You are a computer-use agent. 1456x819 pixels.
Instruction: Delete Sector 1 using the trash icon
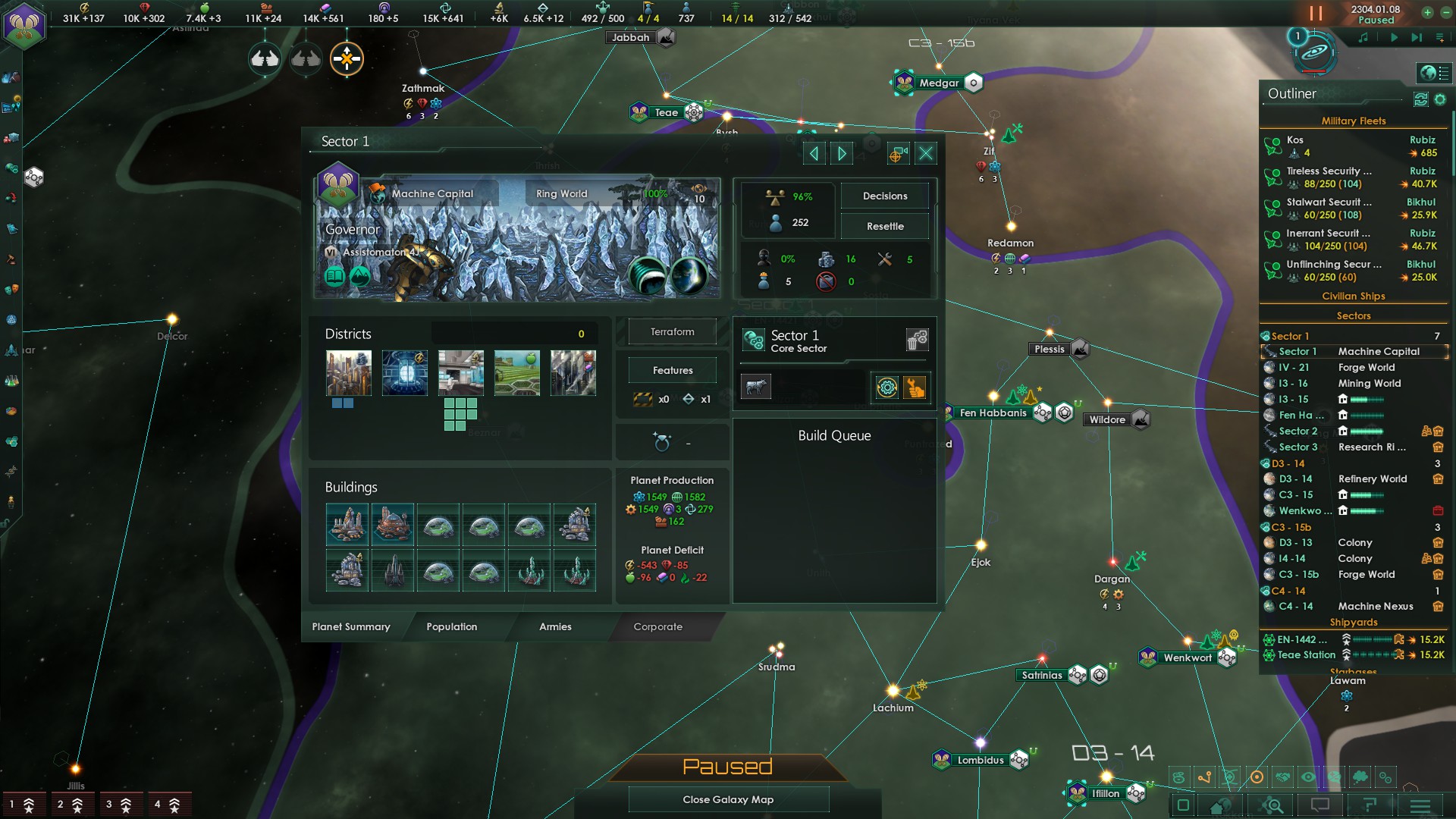coord(917,341)
